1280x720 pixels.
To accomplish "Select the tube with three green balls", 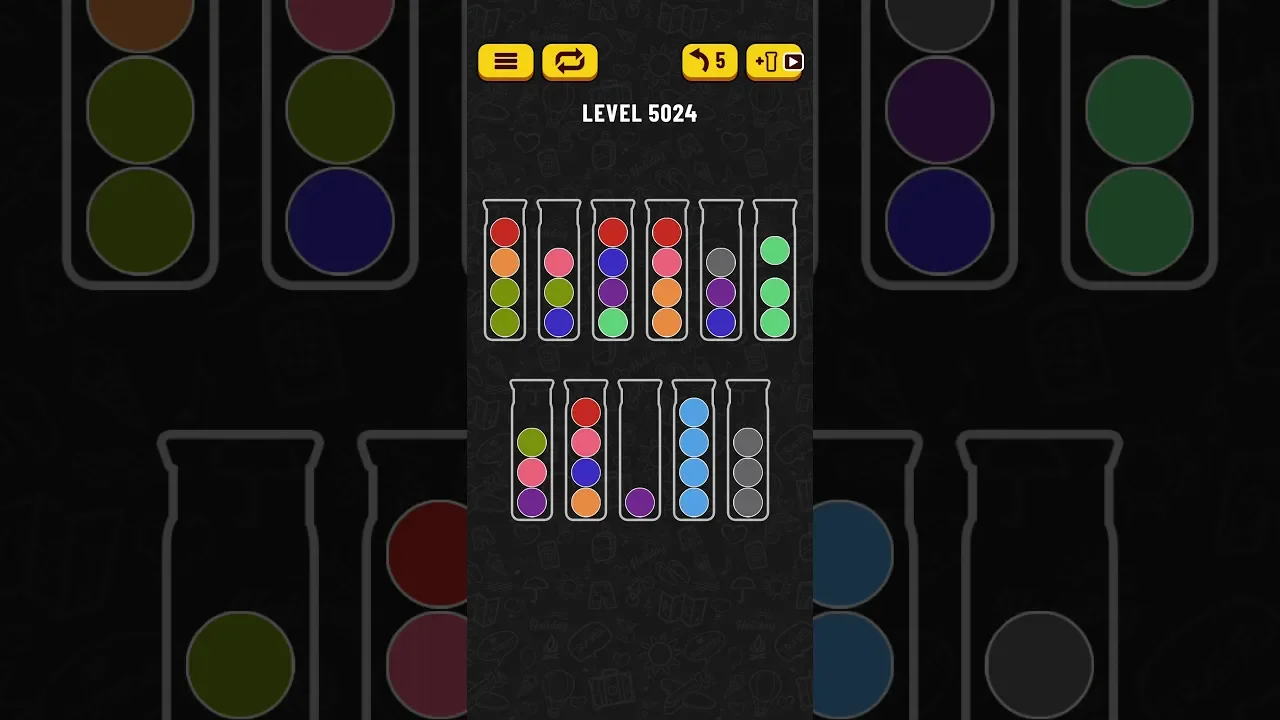I will pos(775,272).
